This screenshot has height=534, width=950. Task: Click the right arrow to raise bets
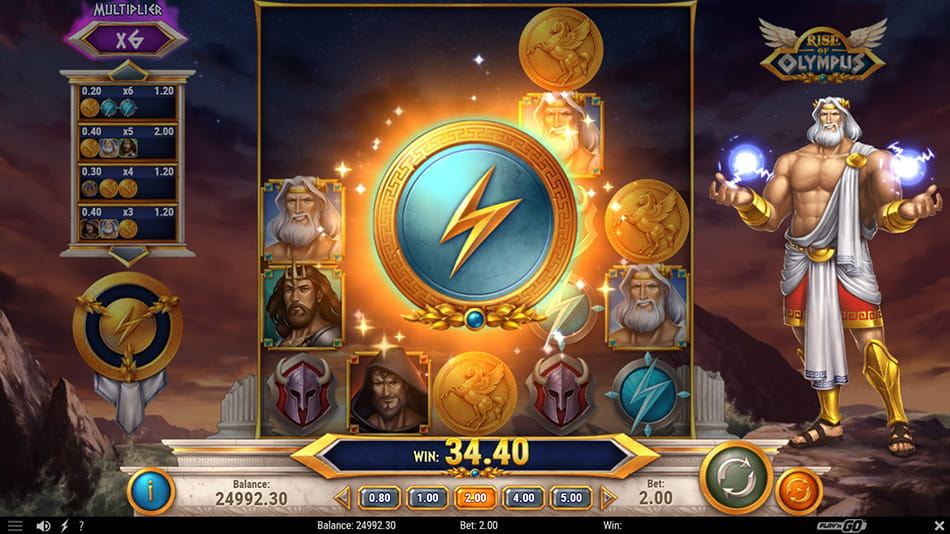pyautogui.click(x=606, y=497)
